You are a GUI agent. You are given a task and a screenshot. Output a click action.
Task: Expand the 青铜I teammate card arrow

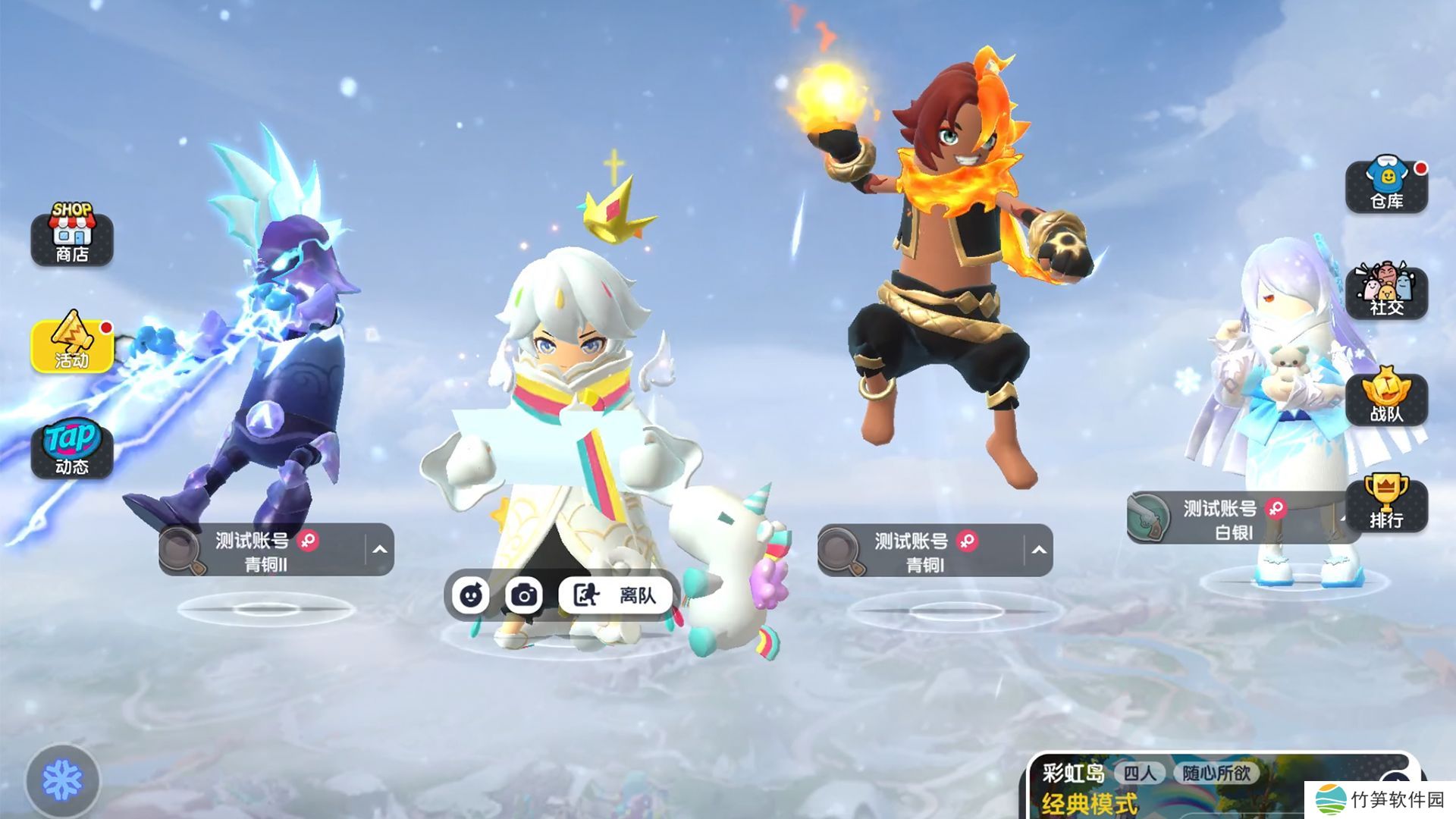(1039, 550)
